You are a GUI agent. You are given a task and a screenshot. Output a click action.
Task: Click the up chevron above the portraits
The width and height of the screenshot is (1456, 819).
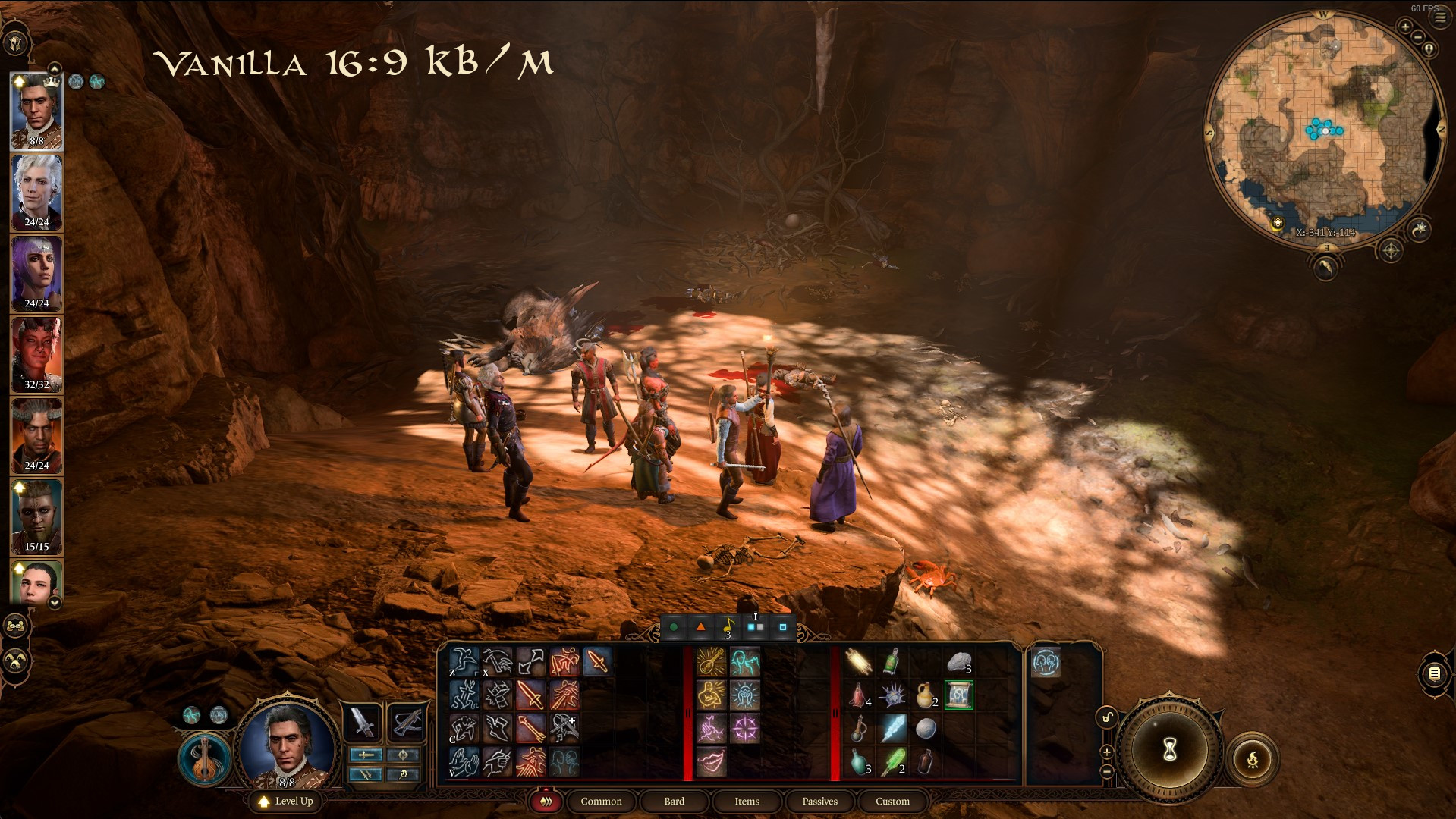[54, 70]
